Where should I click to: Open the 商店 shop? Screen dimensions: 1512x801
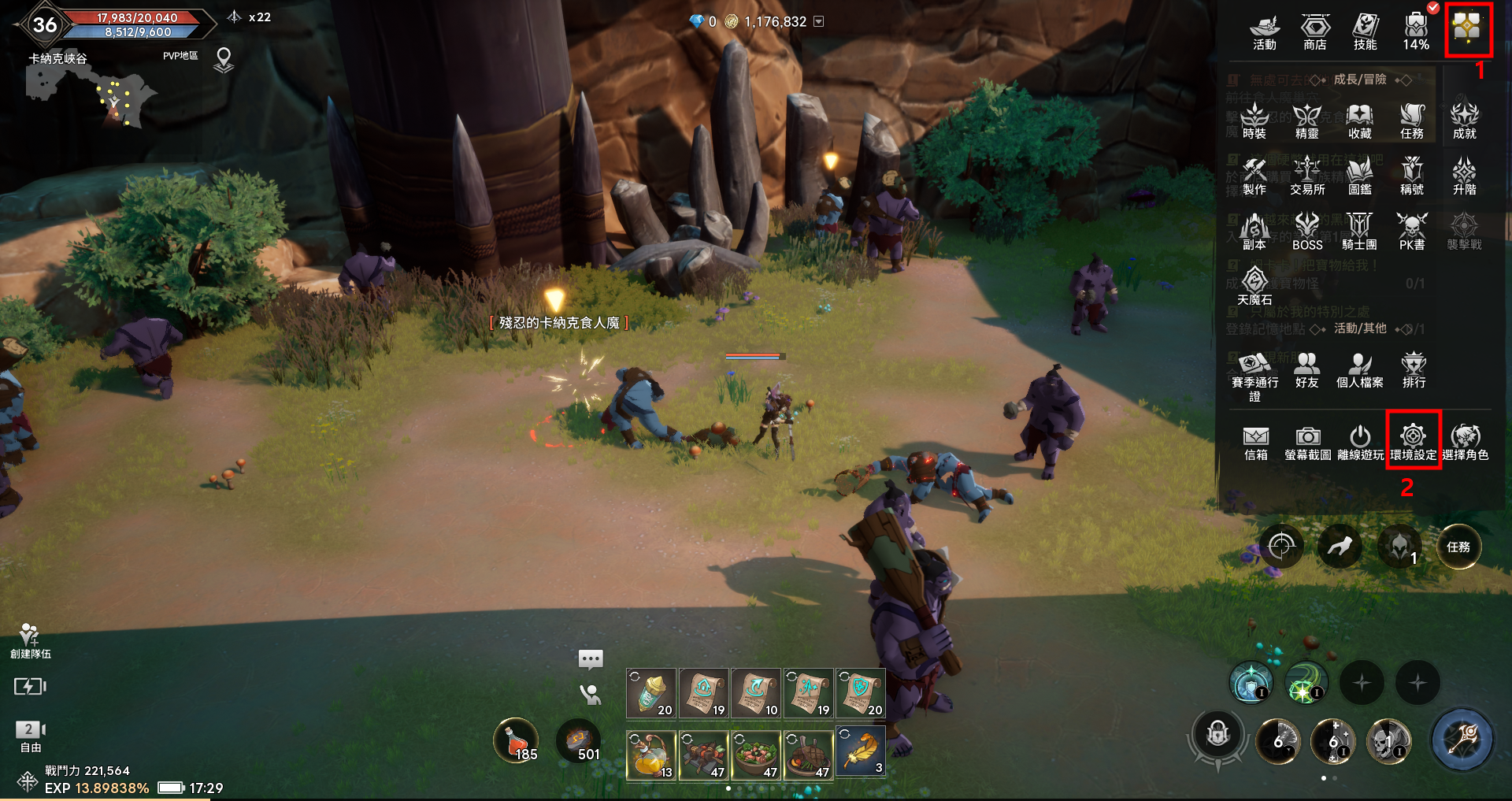(x=1314, y=32)
